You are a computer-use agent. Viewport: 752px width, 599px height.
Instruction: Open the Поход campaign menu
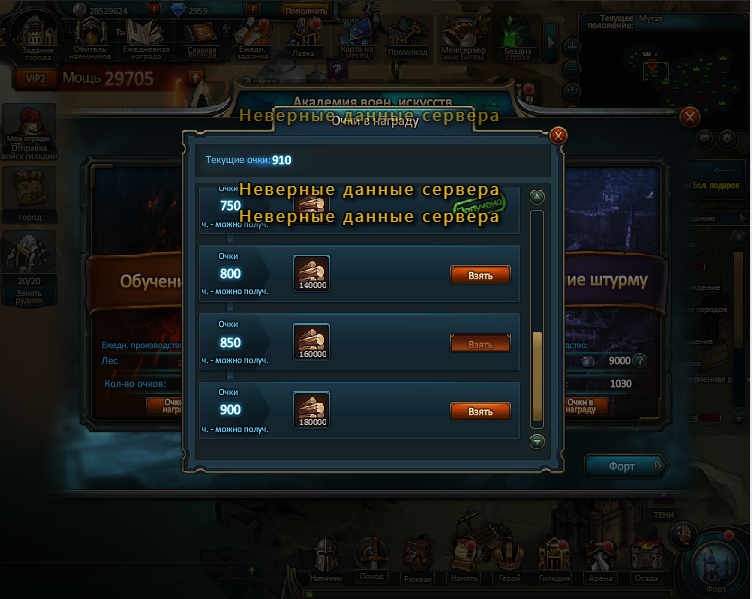pos(372,558)
